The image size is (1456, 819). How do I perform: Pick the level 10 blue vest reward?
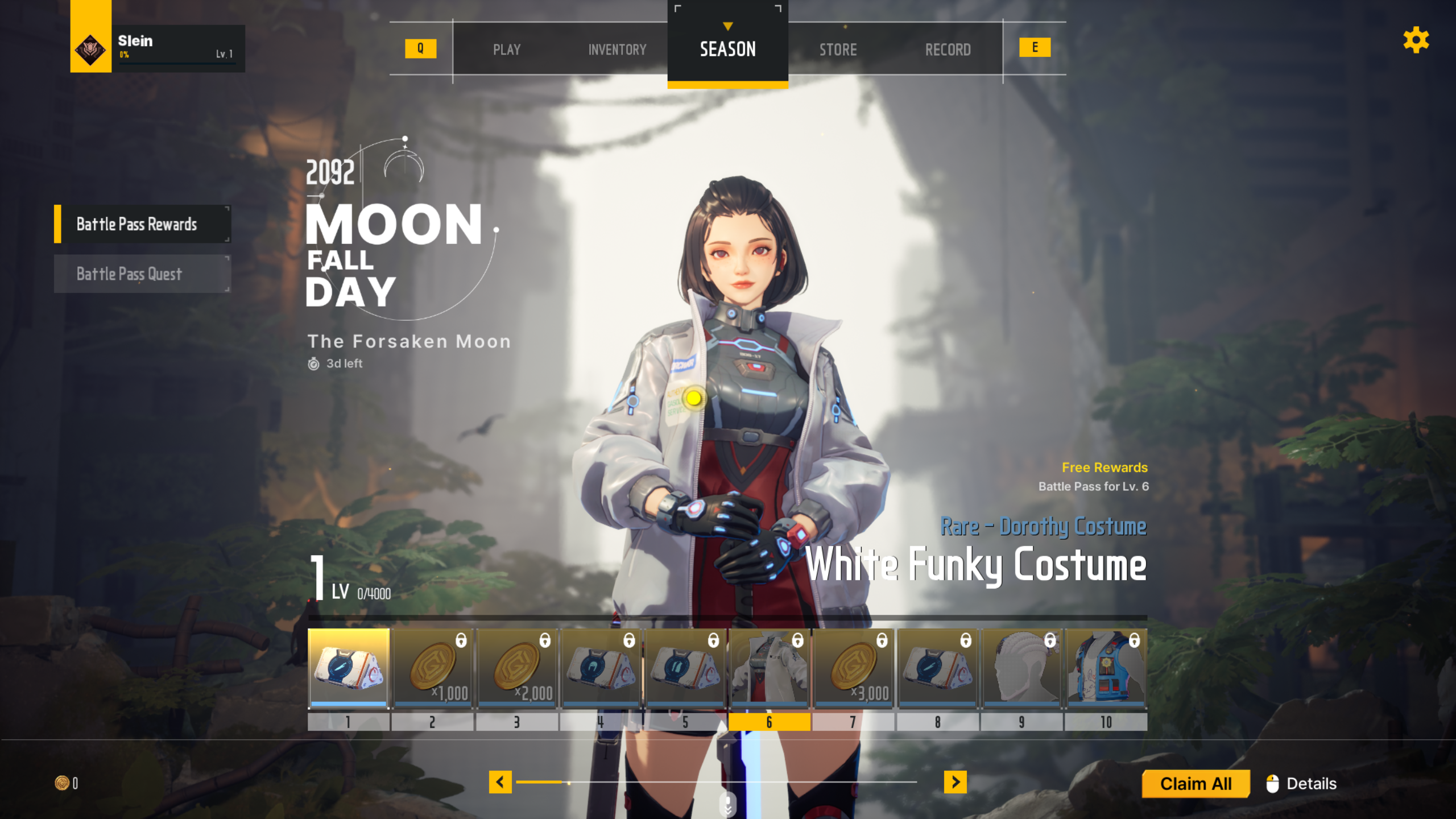(1106, 668)
